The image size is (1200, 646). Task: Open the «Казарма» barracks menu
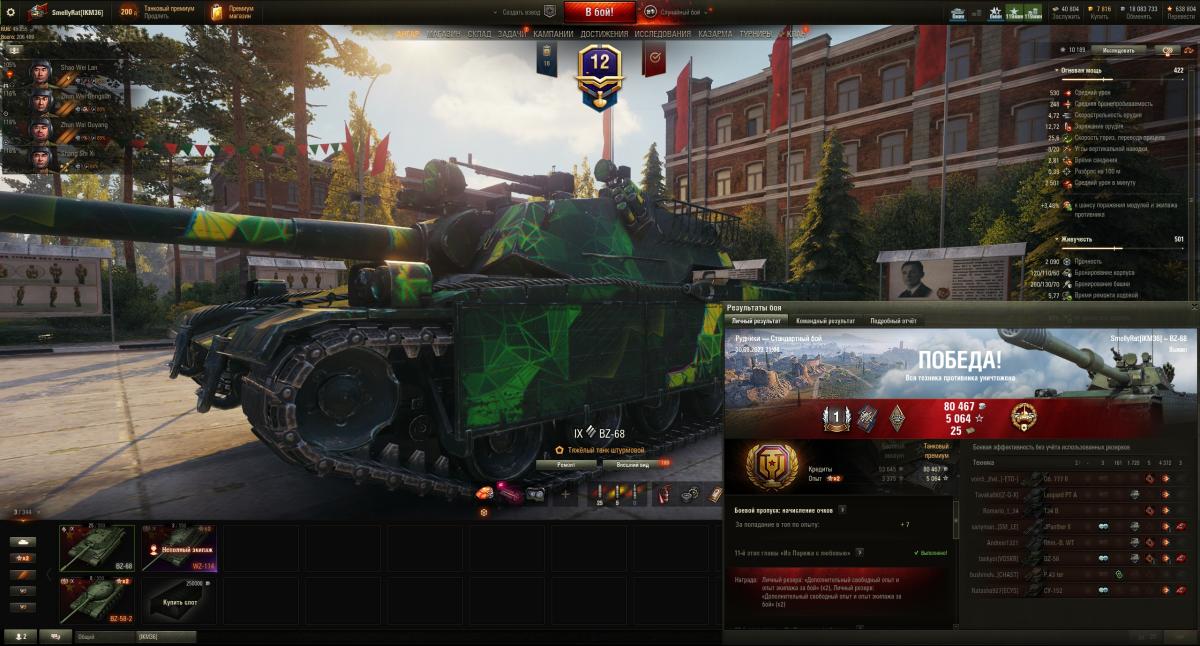pyautogui.click(x=715, y=34)
